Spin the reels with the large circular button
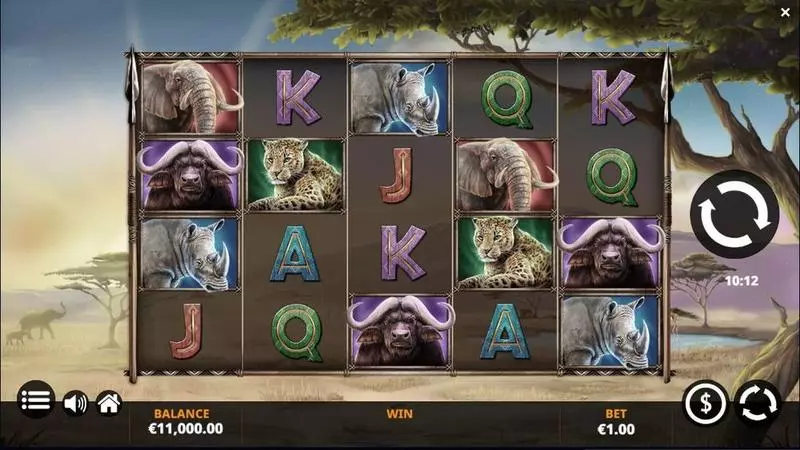The width and height of the screenshot is (800, 450). [x=734, y=214]
